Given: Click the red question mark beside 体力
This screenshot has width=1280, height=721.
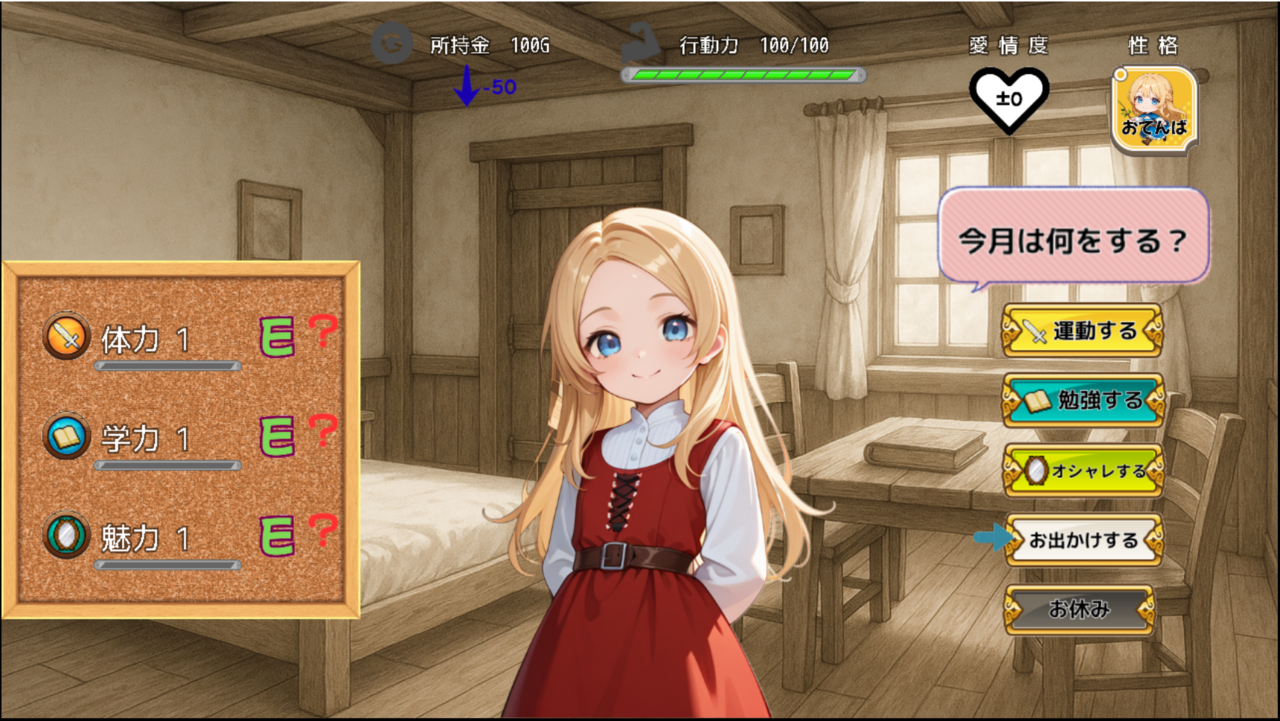Looking at the screenshot, I should [x=321, y=333].
